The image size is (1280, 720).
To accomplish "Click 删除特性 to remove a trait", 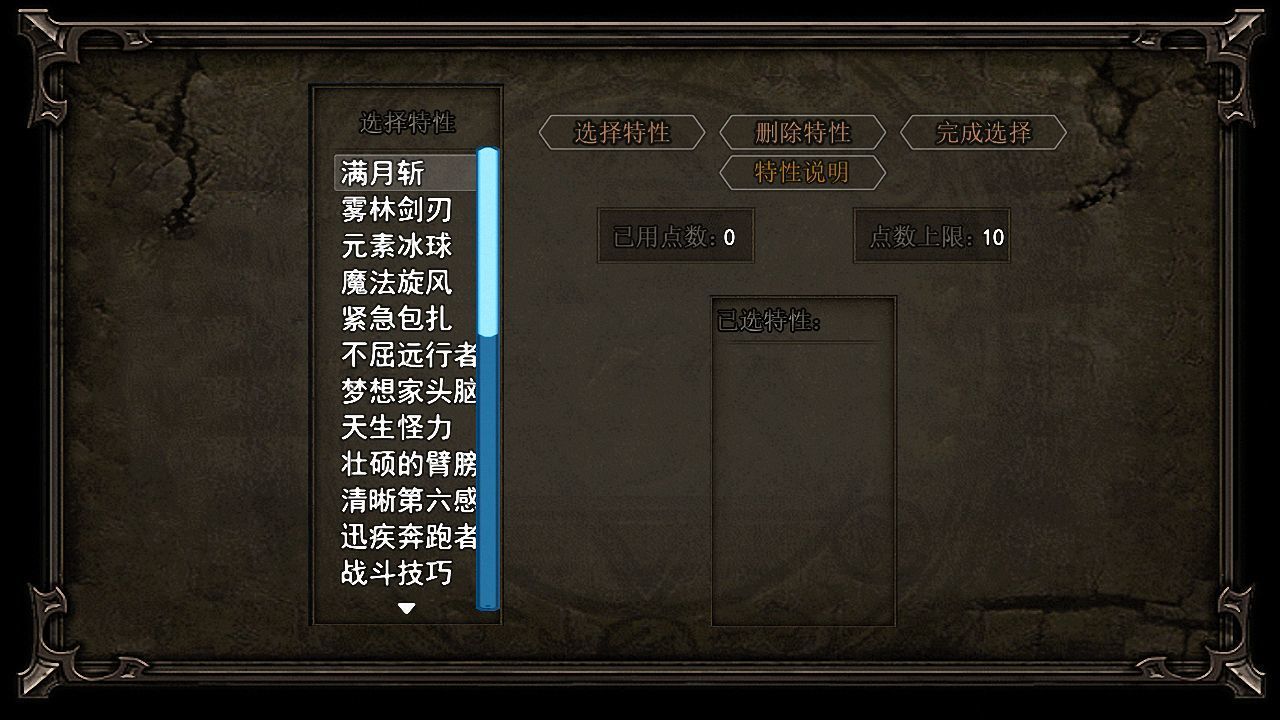I will pos(805,132).
